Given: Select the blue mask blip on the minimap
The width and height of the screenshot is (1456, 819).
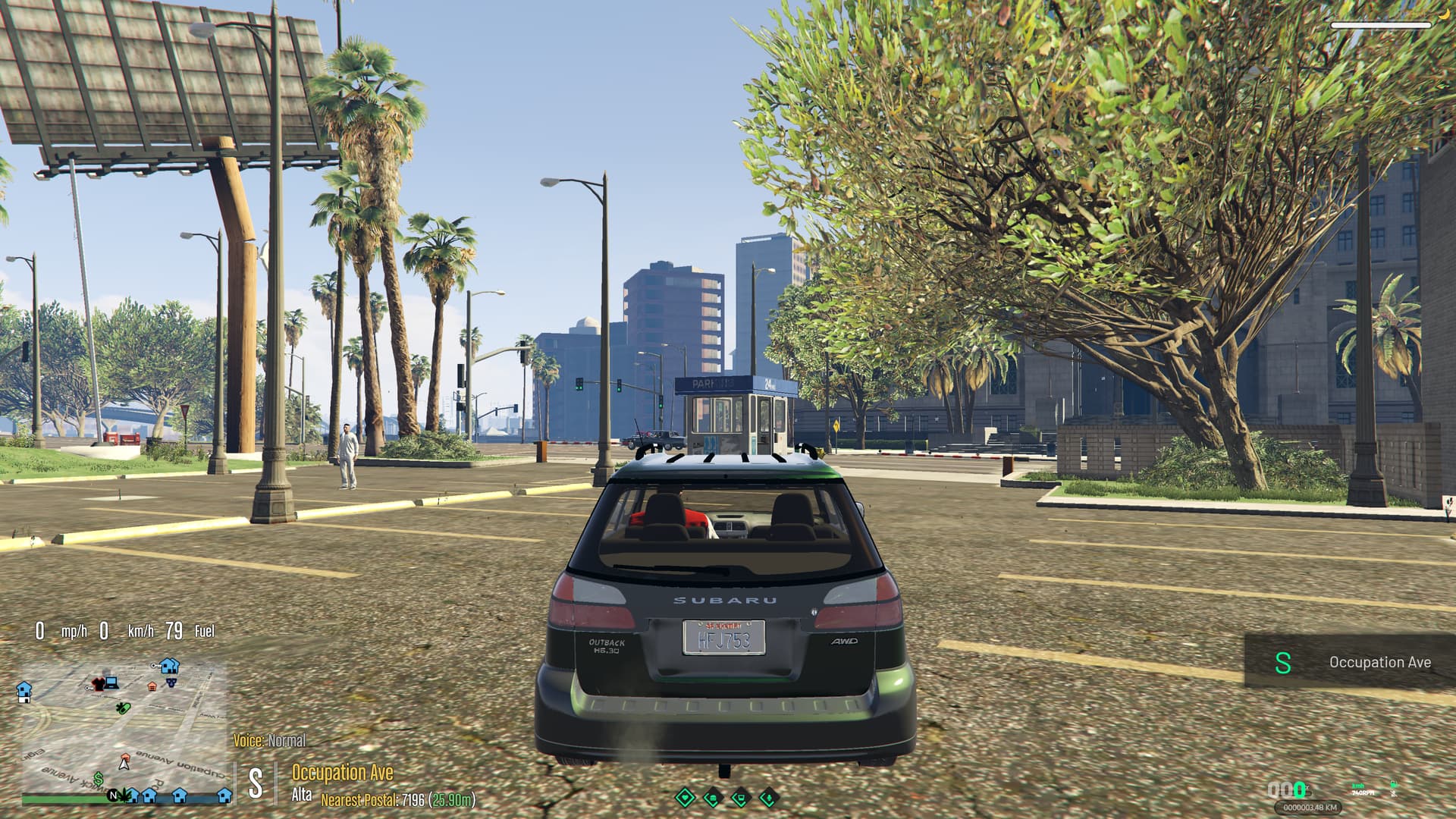Looking at the screenshot, I should coord(171,682).
